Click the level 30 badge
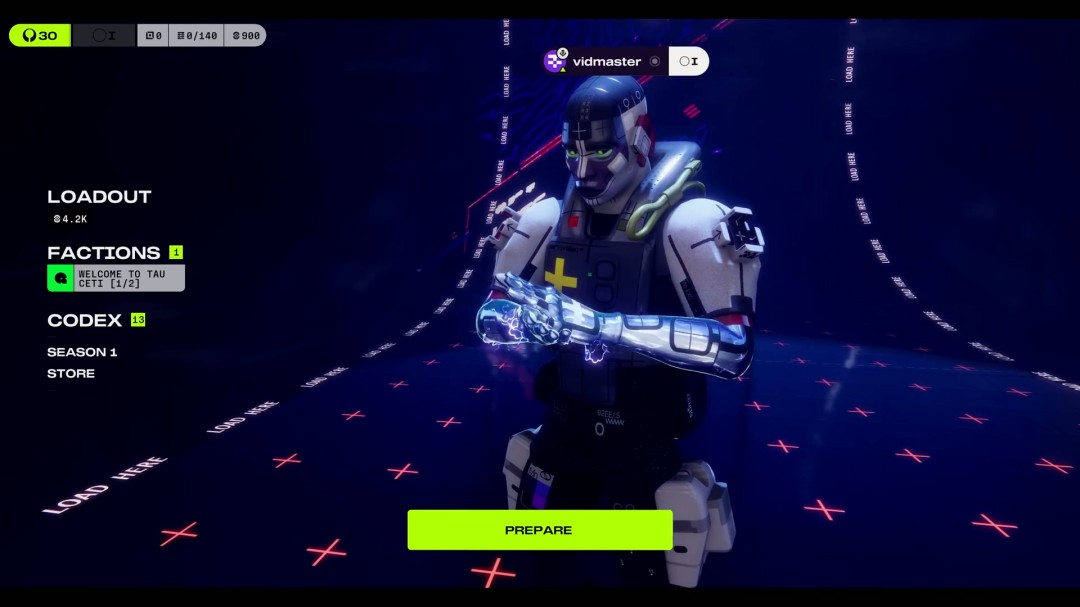The width and height of the screenshot is (1080, 607). click(x=40, y=35)
